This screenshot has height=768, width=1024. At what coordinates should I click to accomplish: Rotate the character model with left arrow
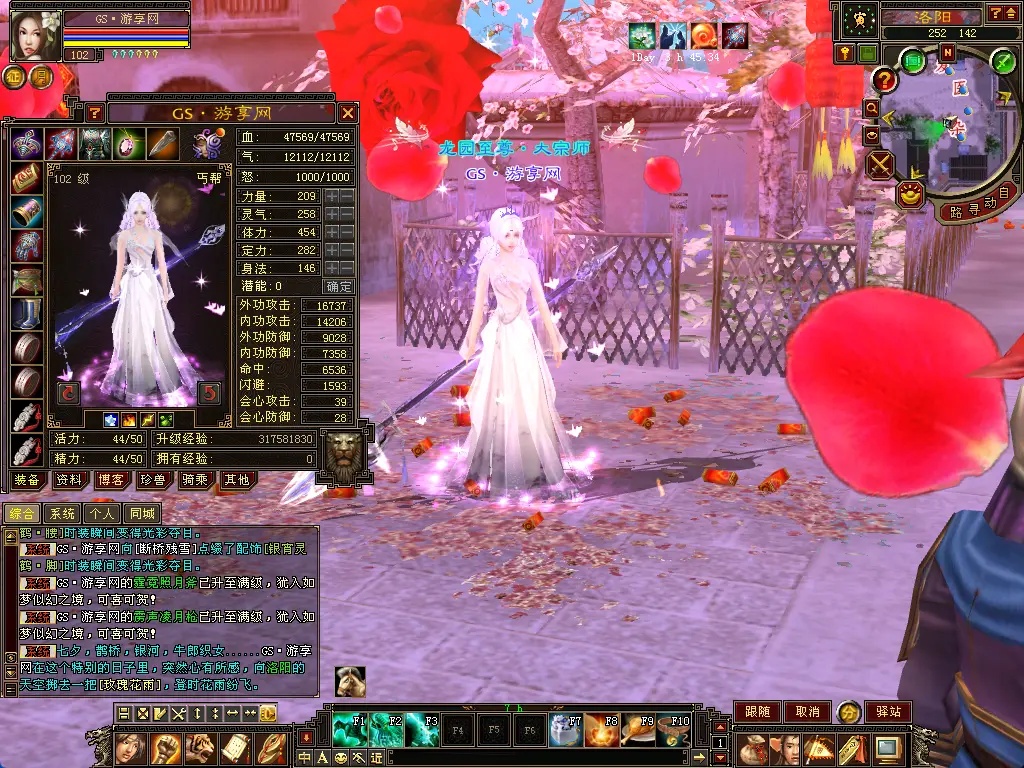[x=69, y=392]
